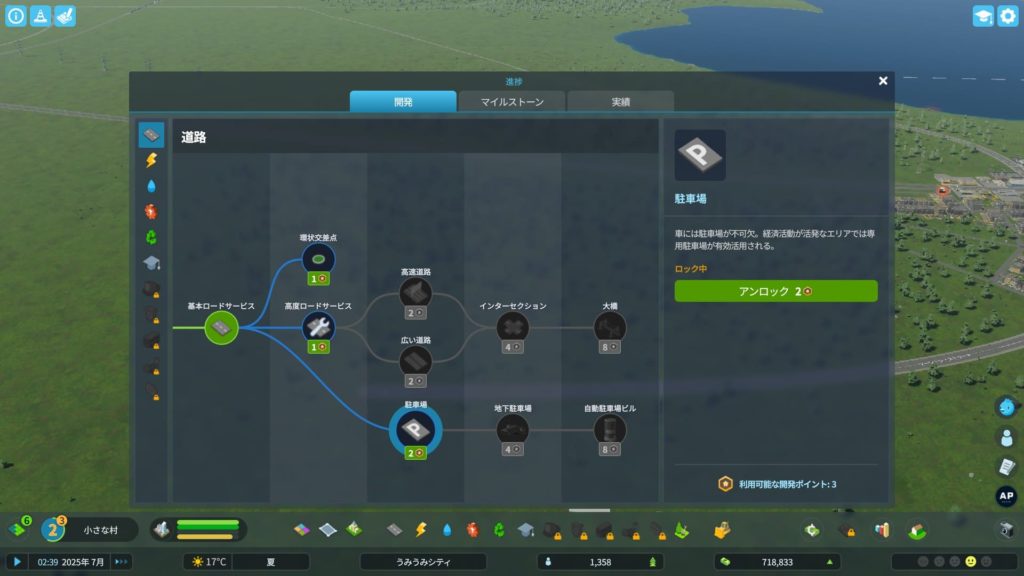Open the electricity category in sidebar
The height and width of the screenshot is (576, 1024).
tap(151, 160)
